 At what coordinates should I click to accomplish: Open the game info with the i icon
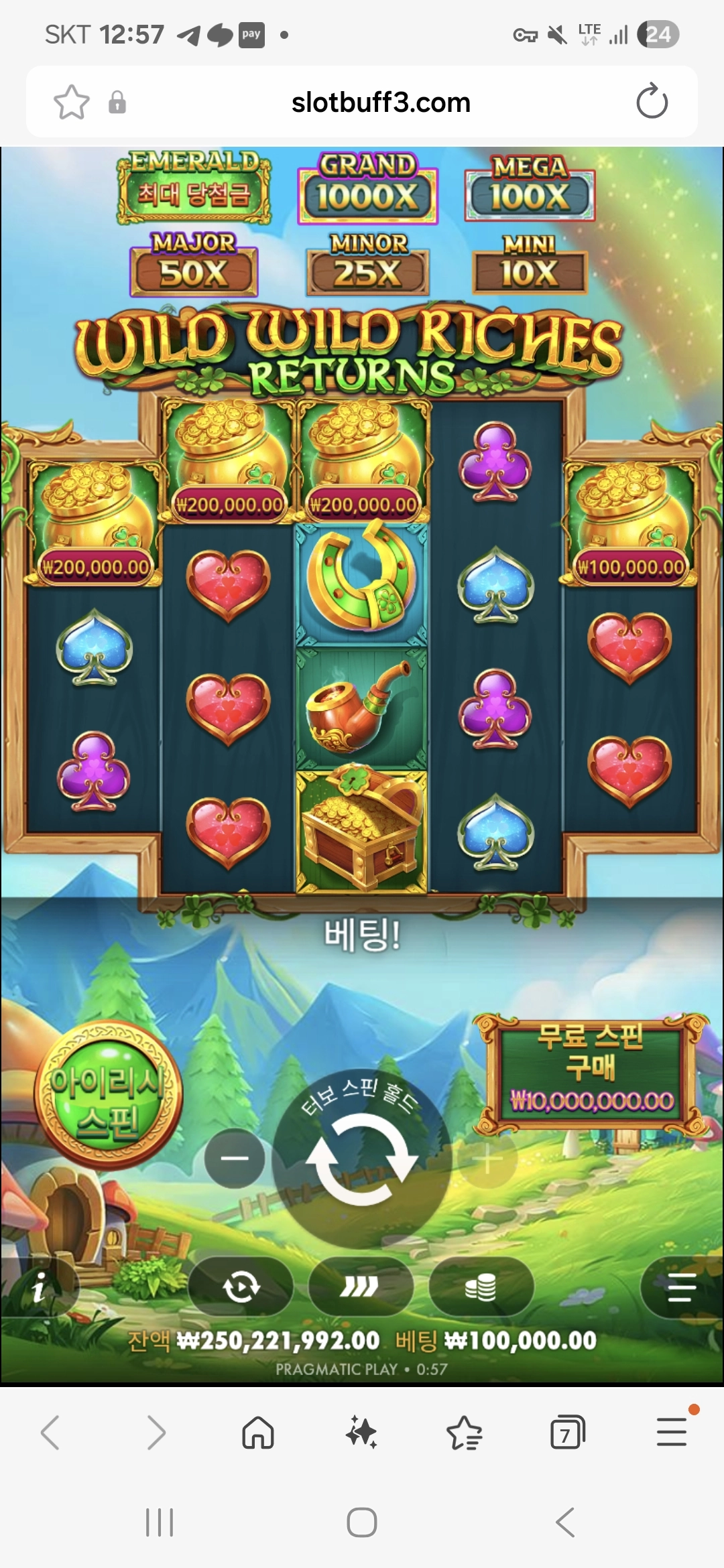point(40,1287)
